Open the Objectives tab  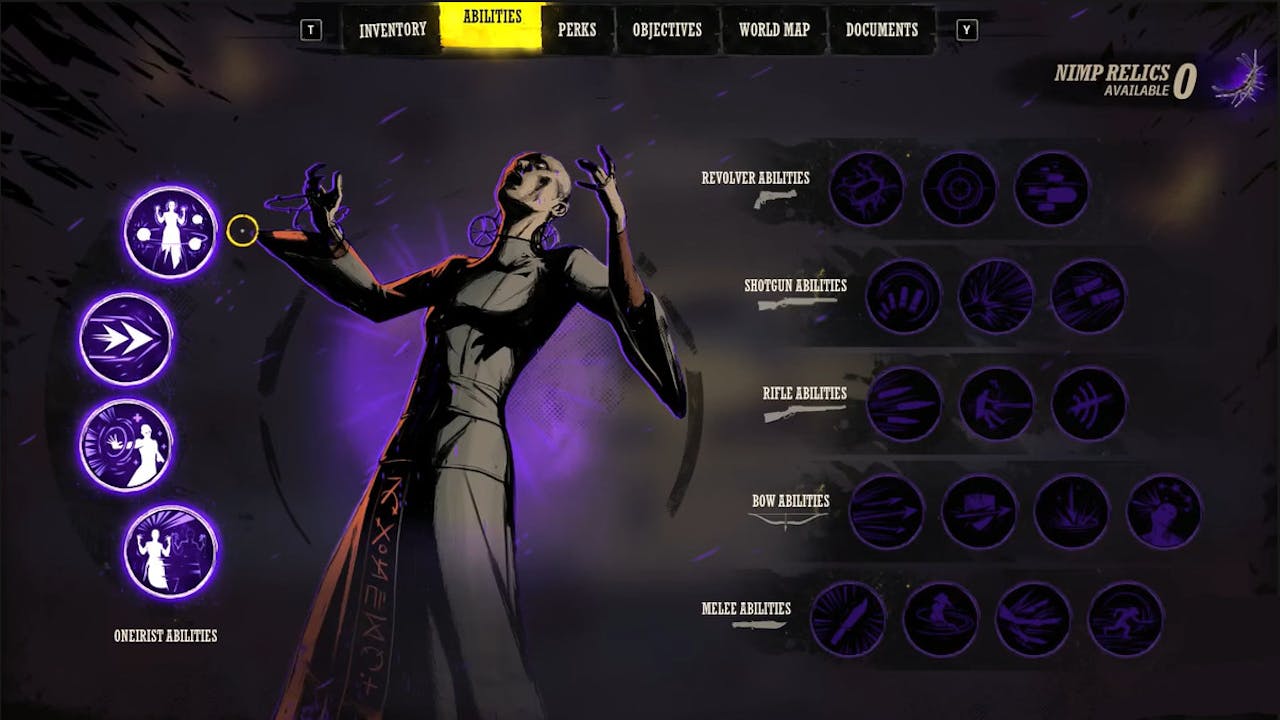[667, 30]
